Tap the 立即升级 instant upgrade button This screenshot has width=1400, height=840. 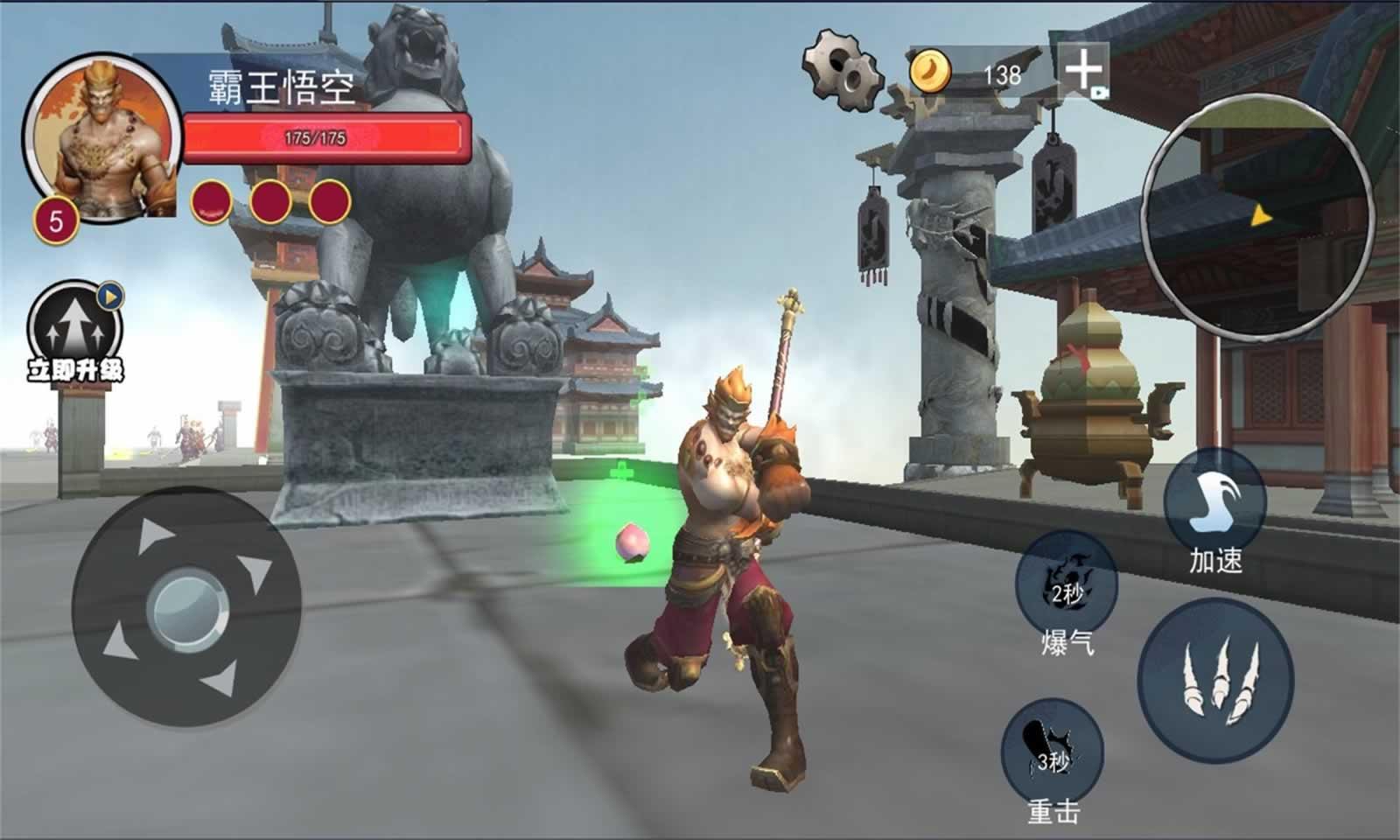click(x=75, y=332)
